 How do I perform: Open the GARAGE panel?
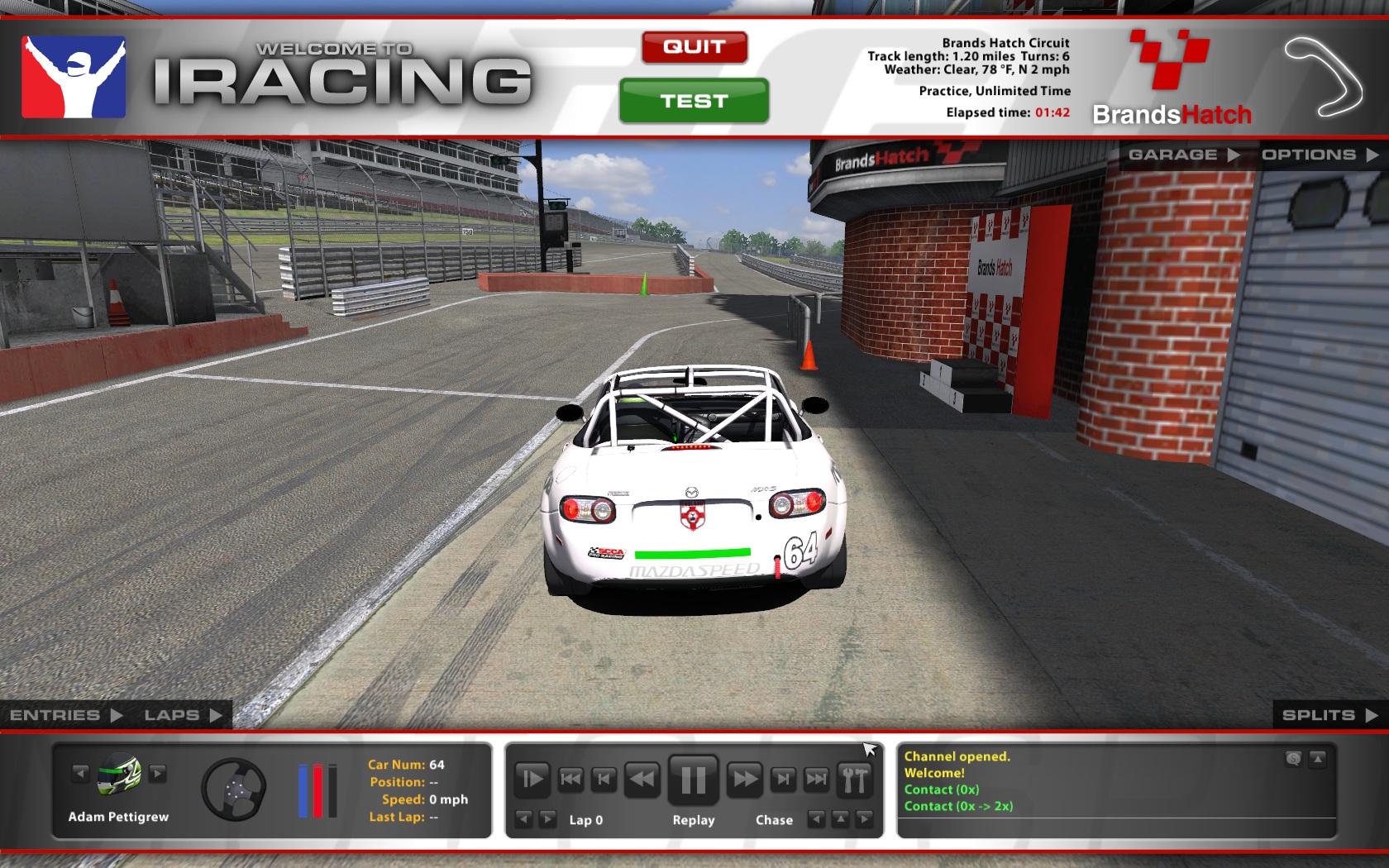(1183, 155)
